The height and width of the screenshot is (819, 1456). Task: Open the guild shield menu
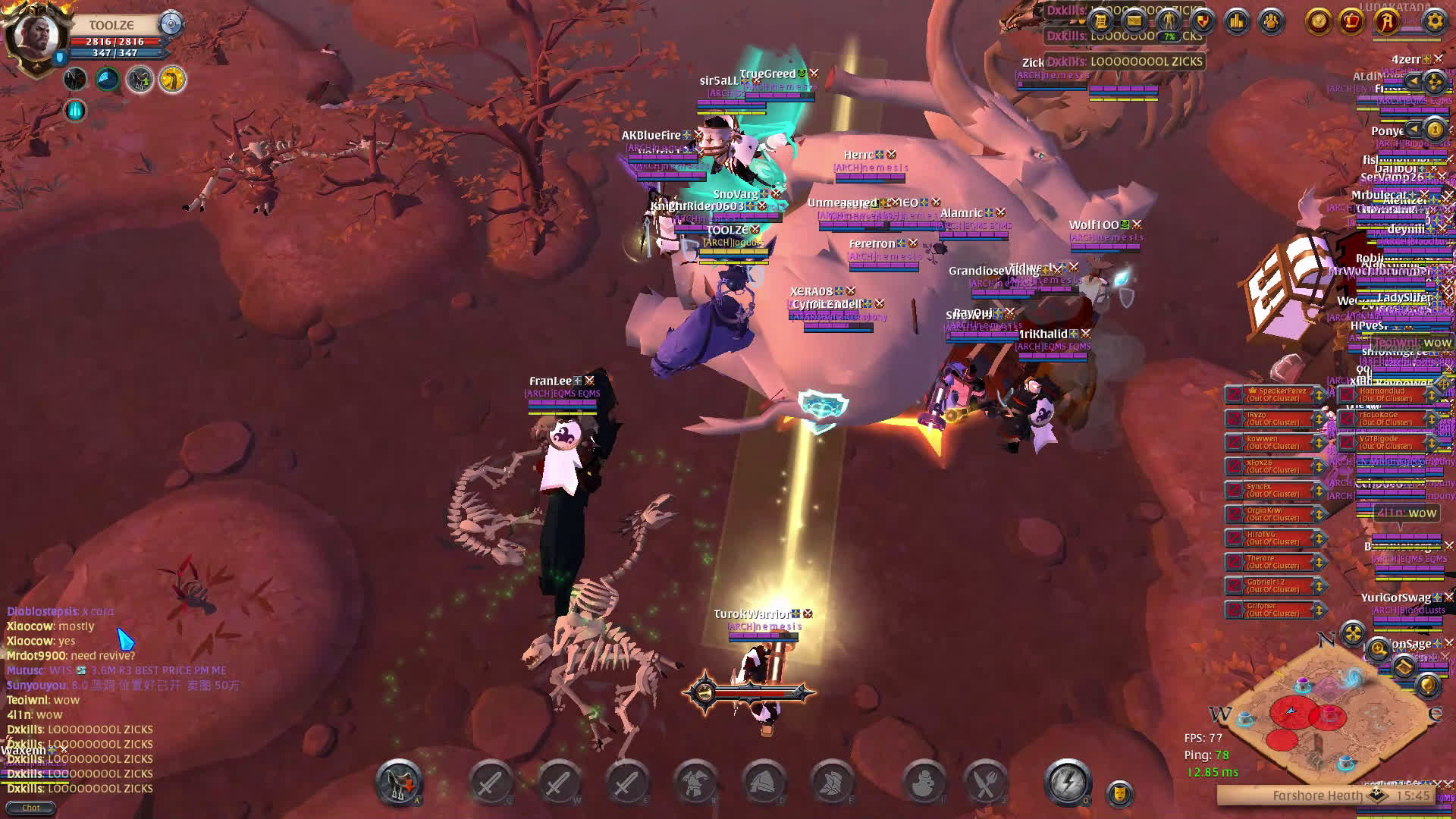(x=1203, y=21)
